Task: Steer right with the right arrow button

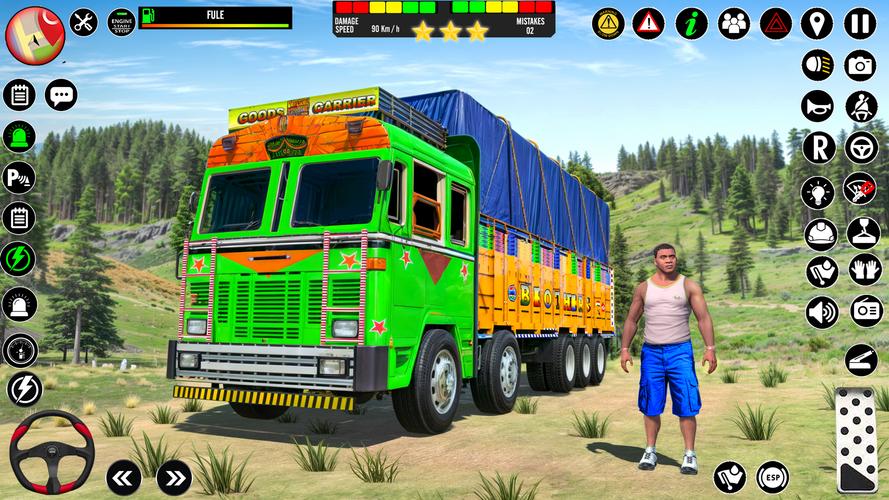Action: tap(174, 477)
